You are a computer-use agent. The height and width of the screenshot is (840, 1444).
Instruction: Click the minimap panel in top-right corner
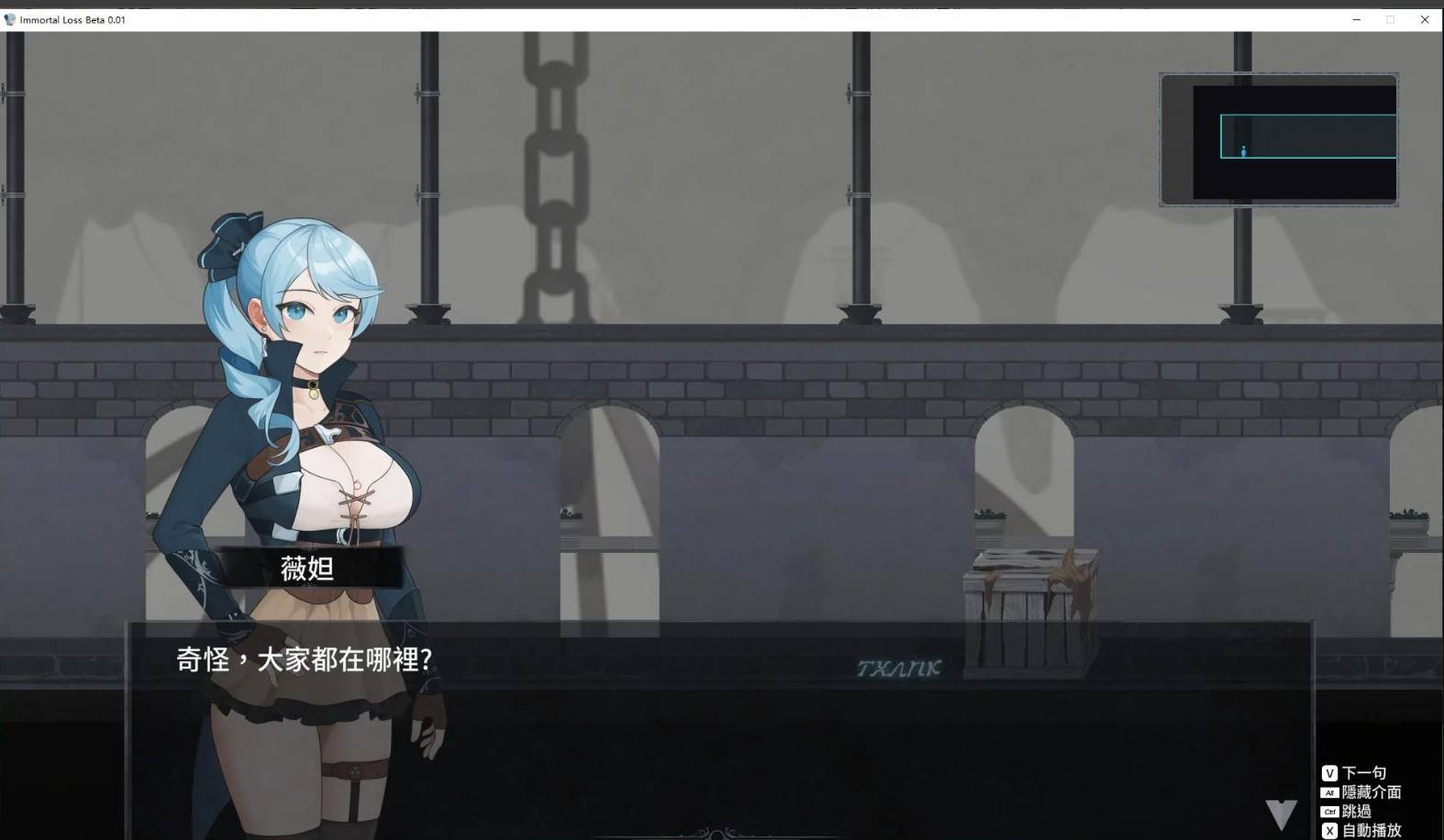pyautogui.click(x=1278, y=140)
